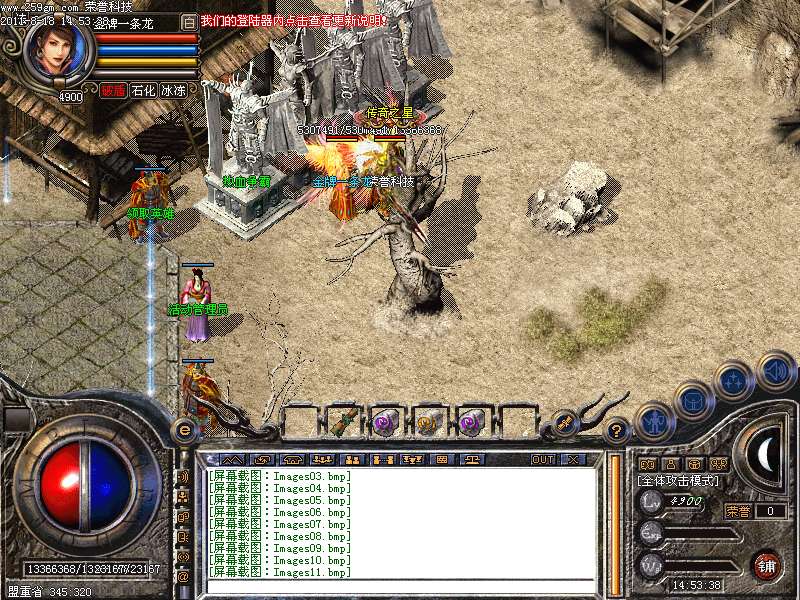
Task: Open the bag inventory round button
Action: (x=693, y=400)
